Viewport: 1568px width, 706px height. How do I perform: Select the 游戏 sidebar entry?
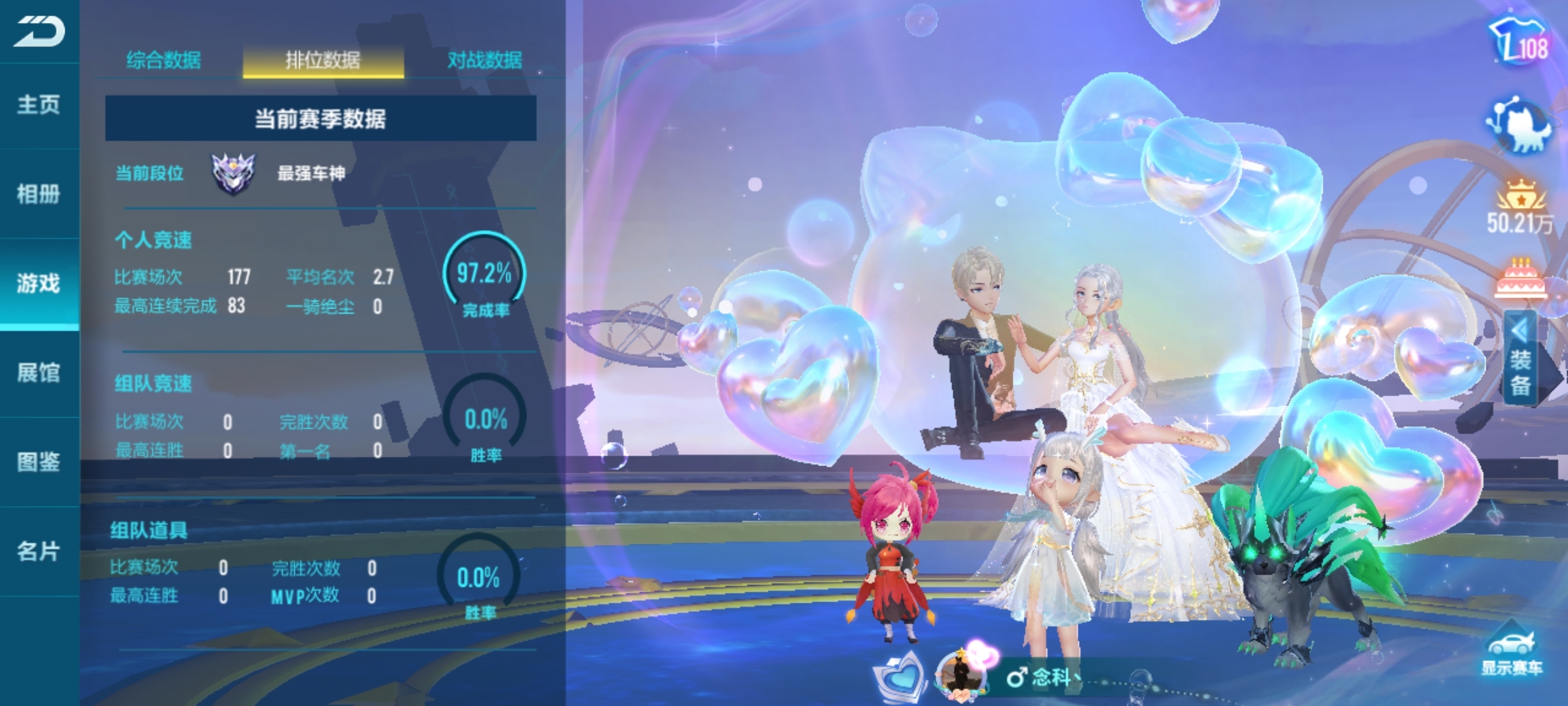[39, 284]
